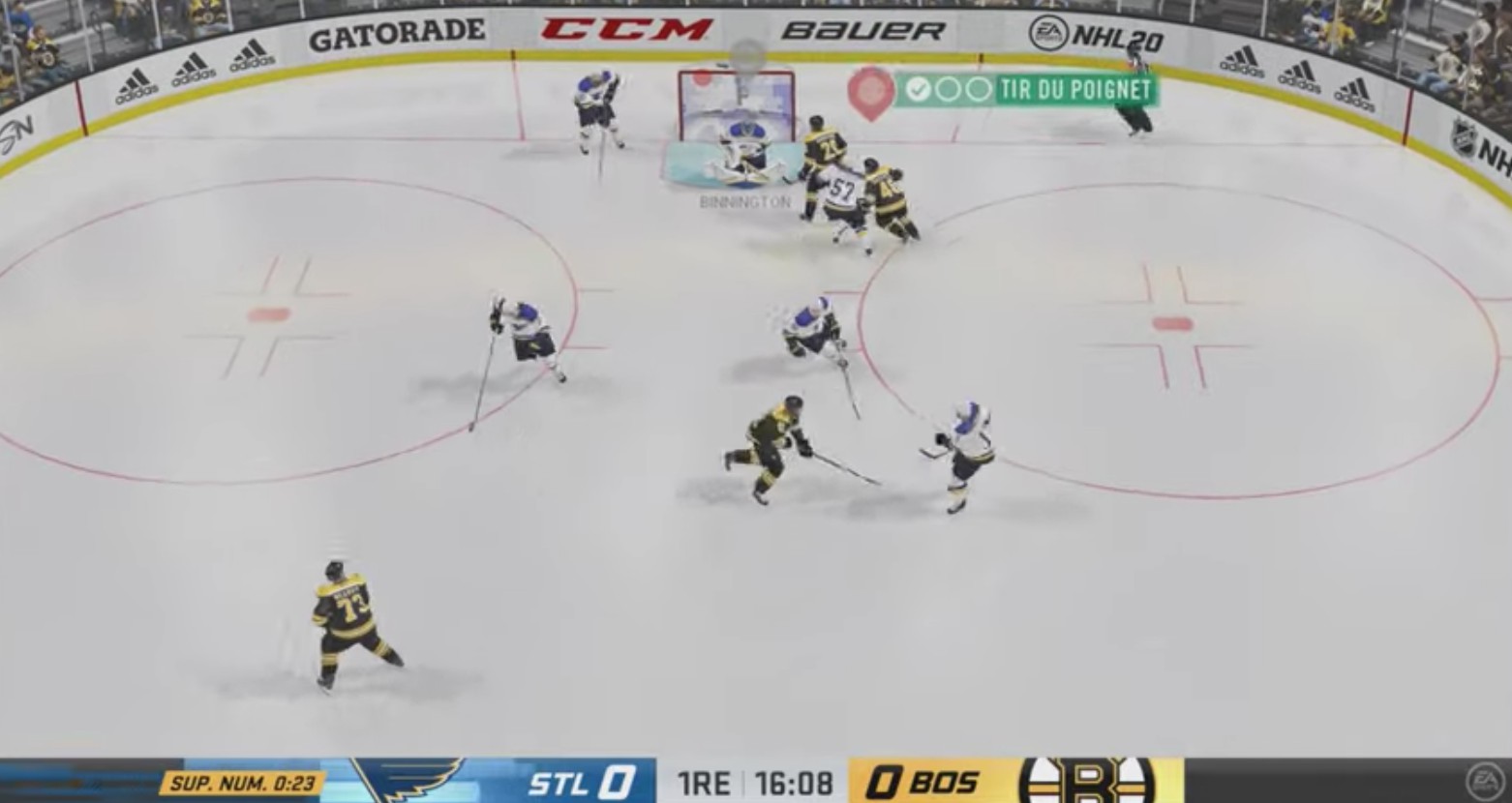This screenshot has width=1512, height=803.
Task: Click the game clock showing 16:08
Action: 795,784
